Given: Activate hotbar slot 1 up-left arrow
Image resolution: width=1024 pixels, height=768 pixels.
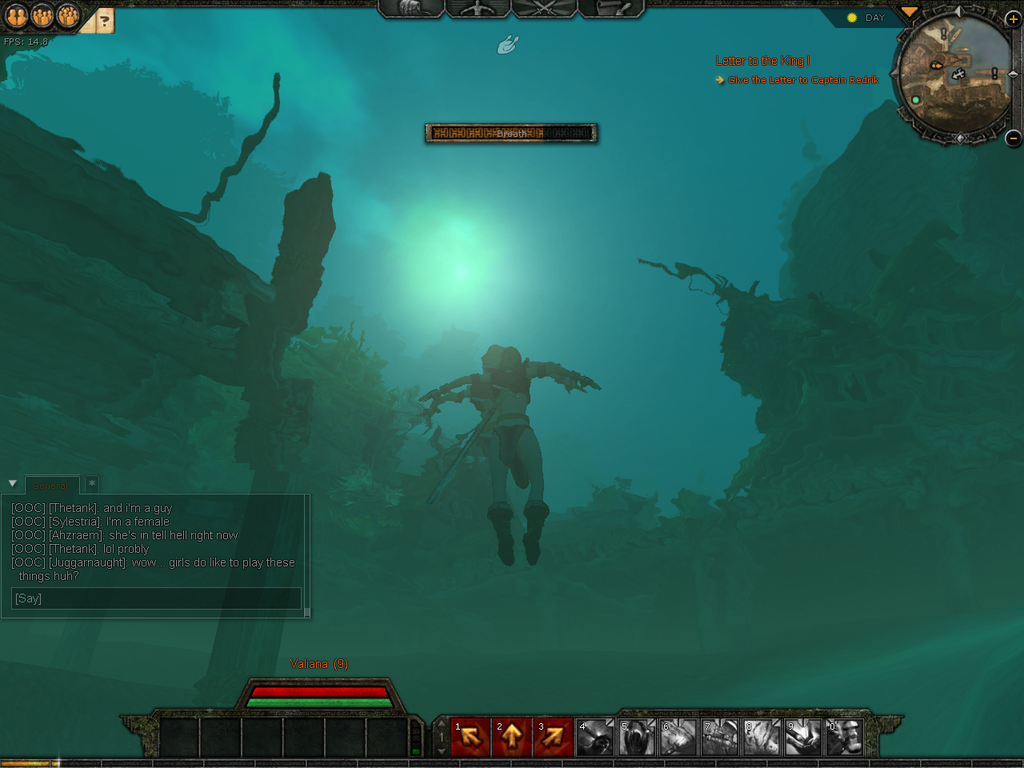Looking at the screenshot, I should (470, 738).
